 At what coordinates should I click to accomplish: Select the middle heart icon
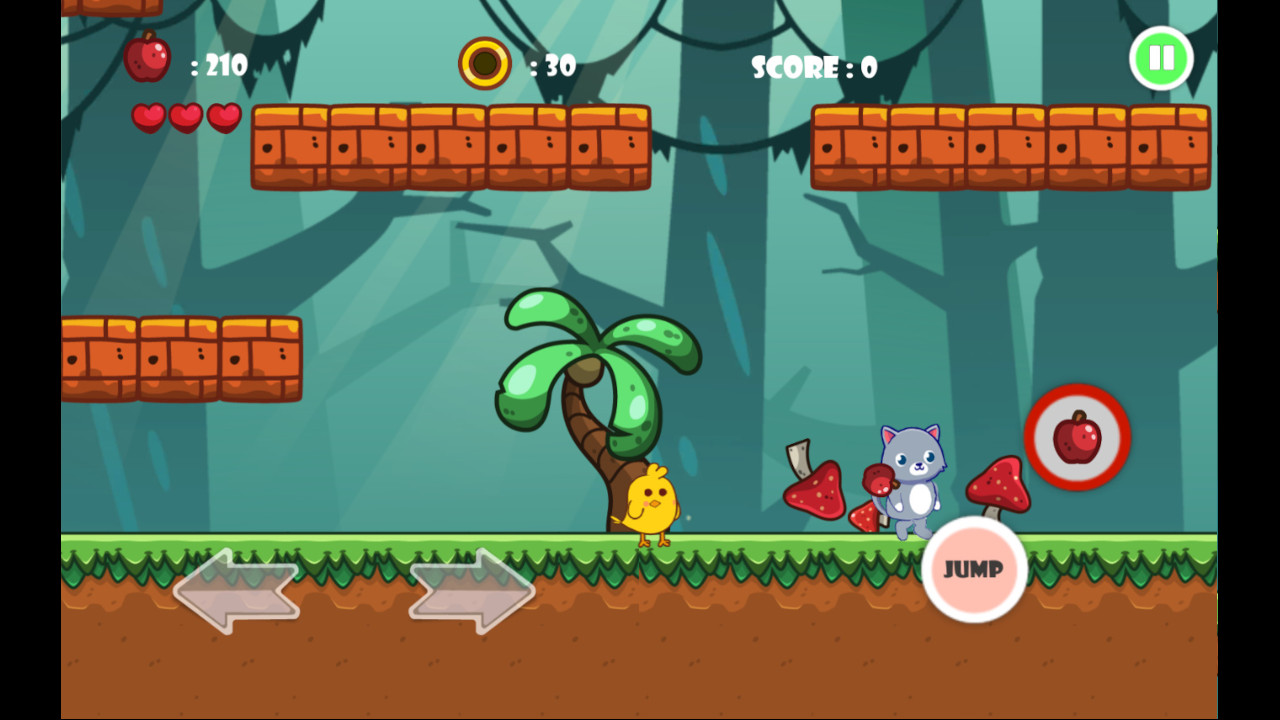(x=187, y=117)
